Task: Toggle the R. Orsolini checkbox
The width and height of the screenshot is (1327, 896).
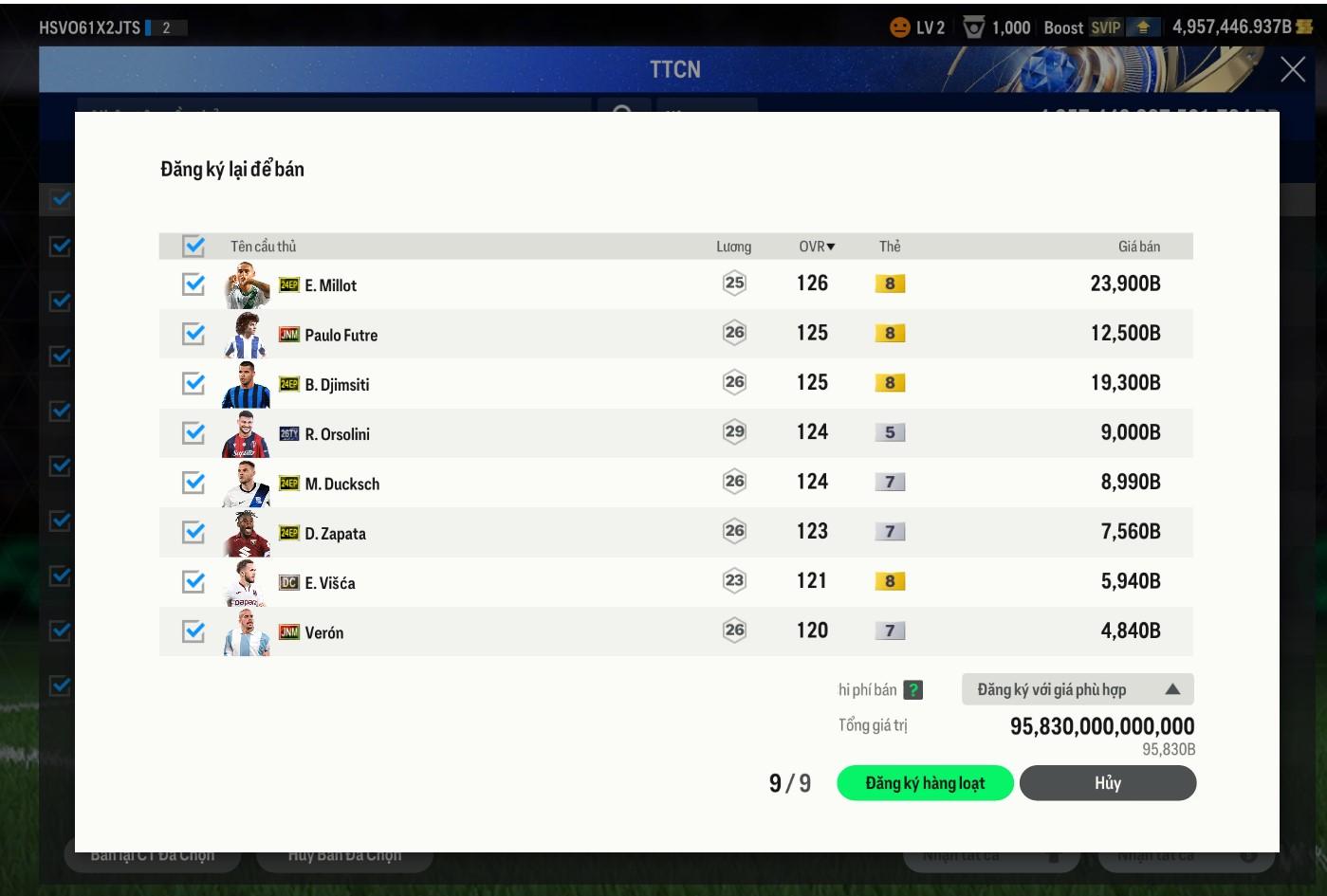Action: point(194,433)
